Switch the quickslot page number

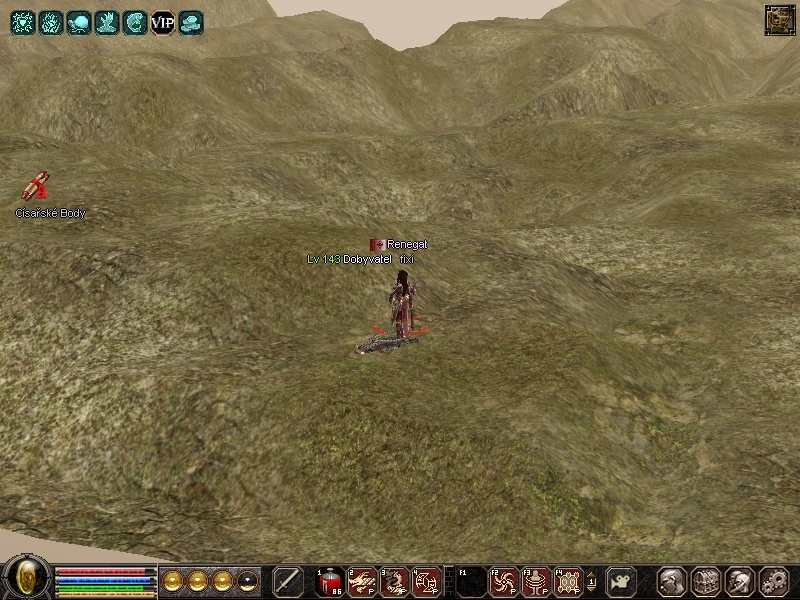[x=591, y=581]
